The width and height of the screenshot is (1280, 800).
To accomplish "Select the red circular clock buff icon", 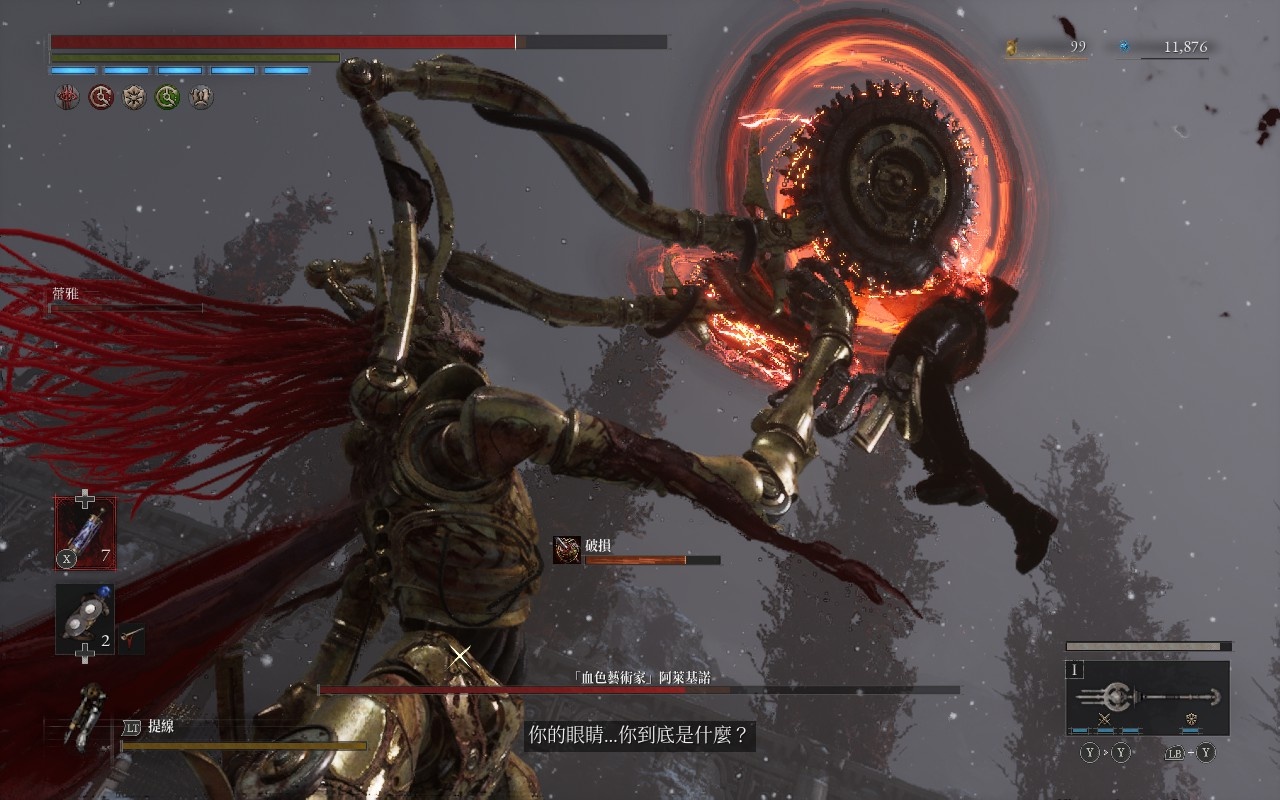I will (x=101, y=97).
